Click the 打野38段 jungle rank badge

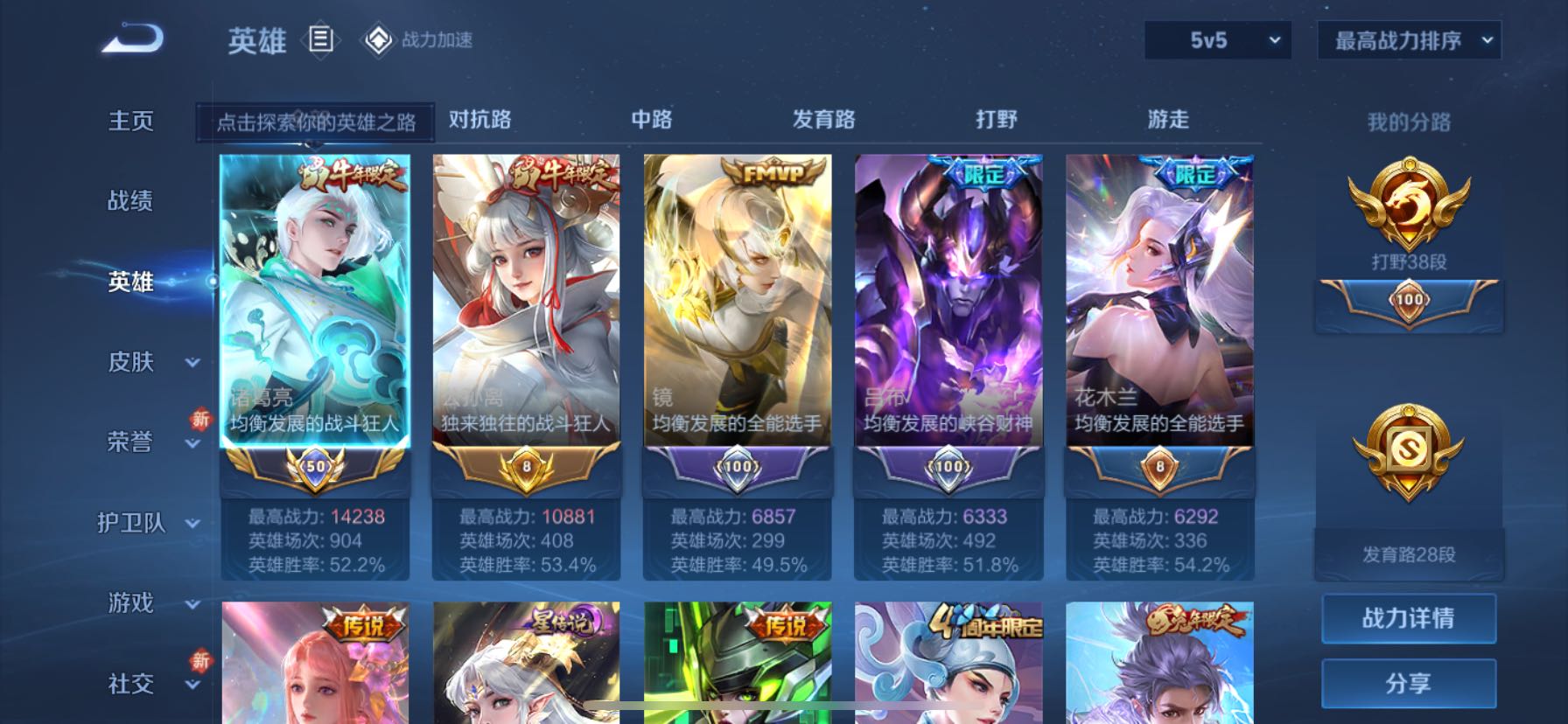coord(1407,207)
